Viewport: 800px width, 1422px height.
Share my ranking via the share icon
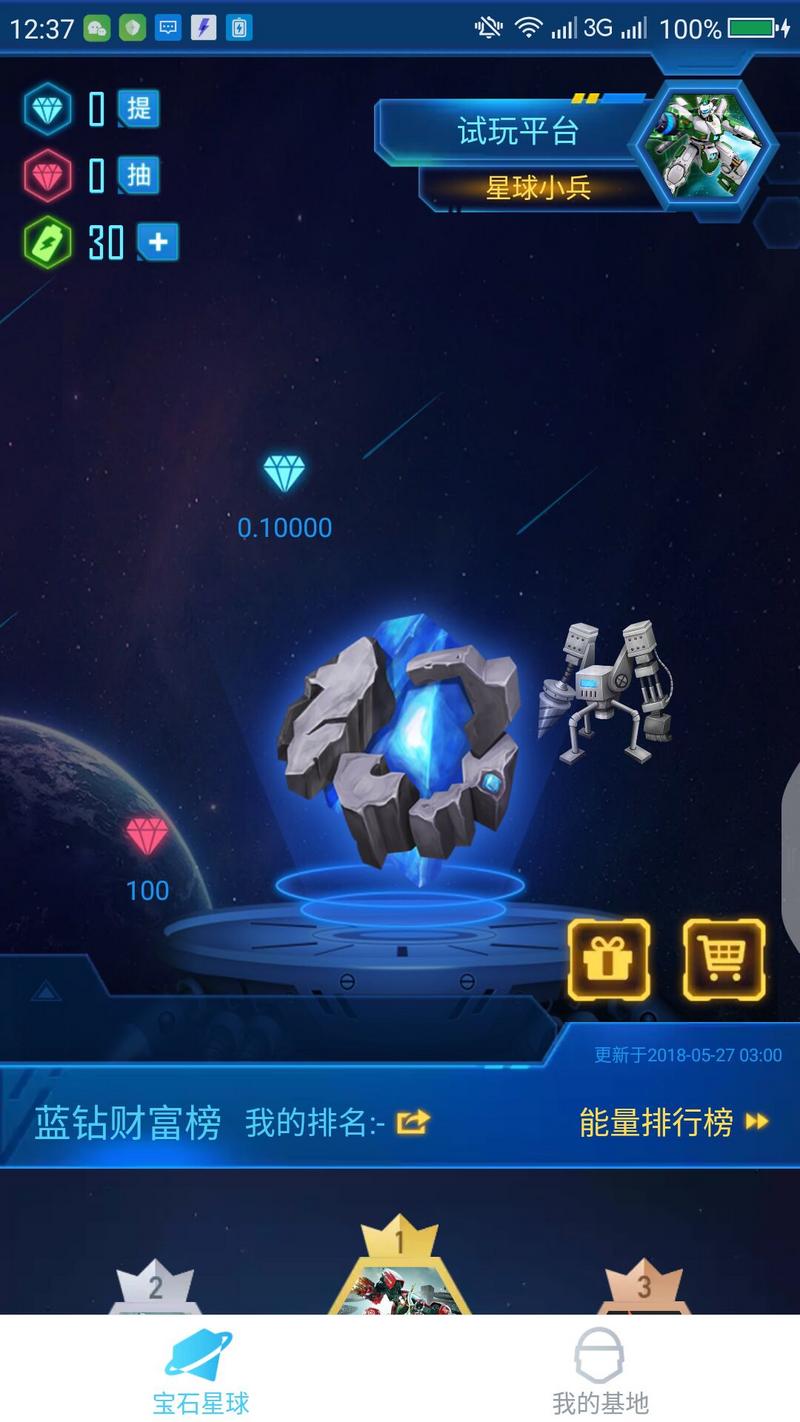(413, 1122)
